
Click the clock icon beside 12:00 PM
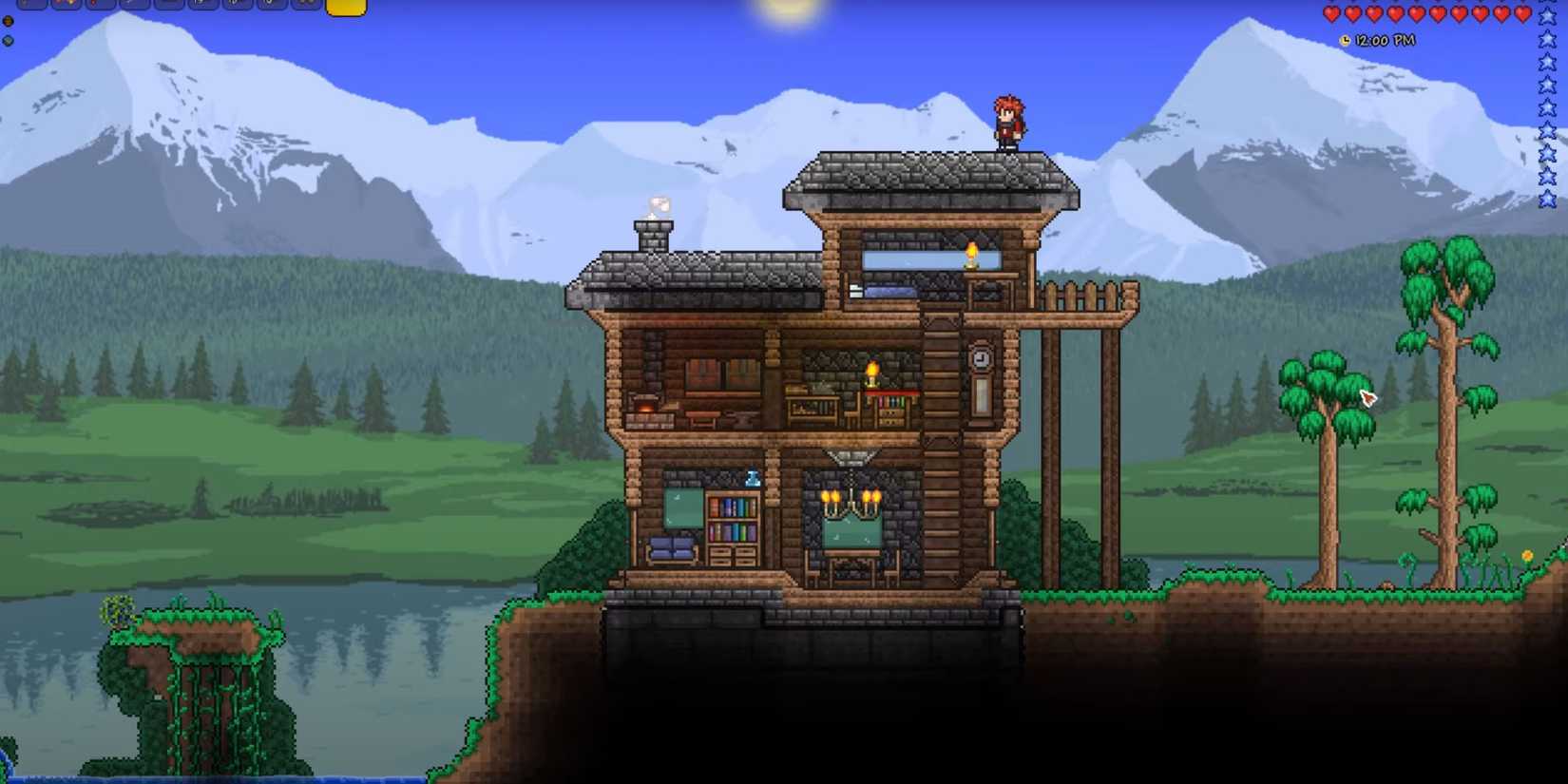pyautogui.click(x=1345, y=40)
